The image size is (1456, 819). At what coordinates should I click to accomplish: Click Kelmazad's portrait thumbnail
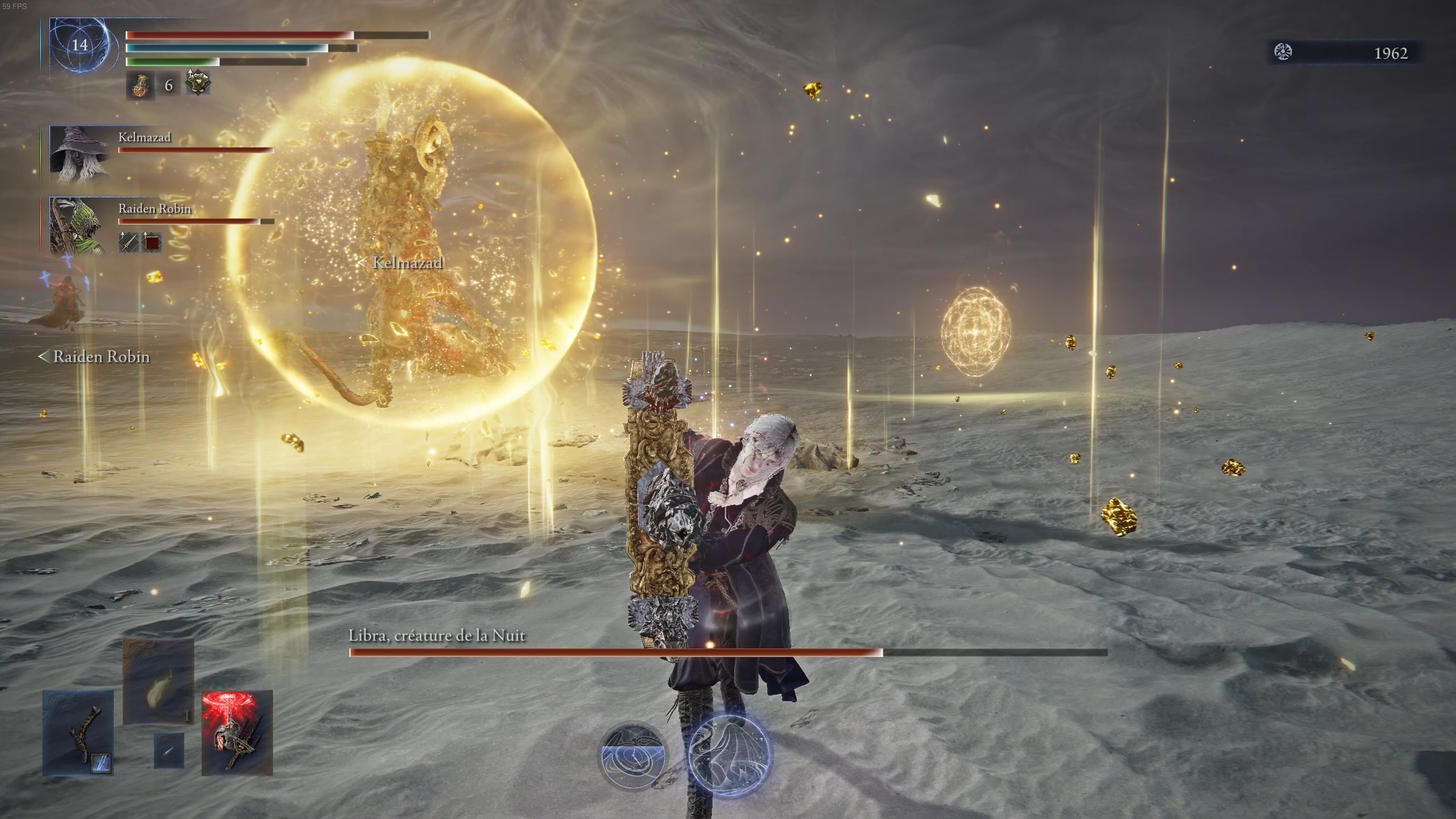(80, 154)
